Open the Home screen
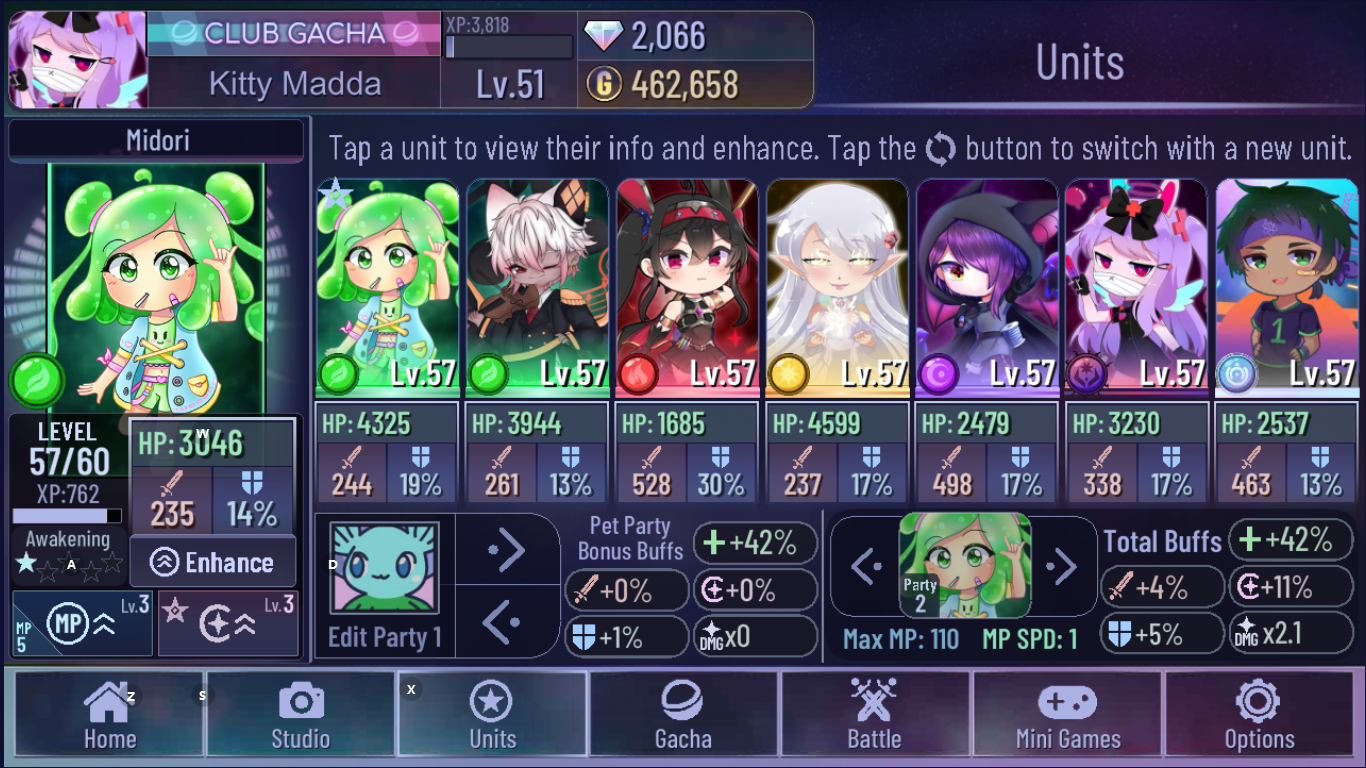This screenshot has width=1366, height=768. point(109,714)
